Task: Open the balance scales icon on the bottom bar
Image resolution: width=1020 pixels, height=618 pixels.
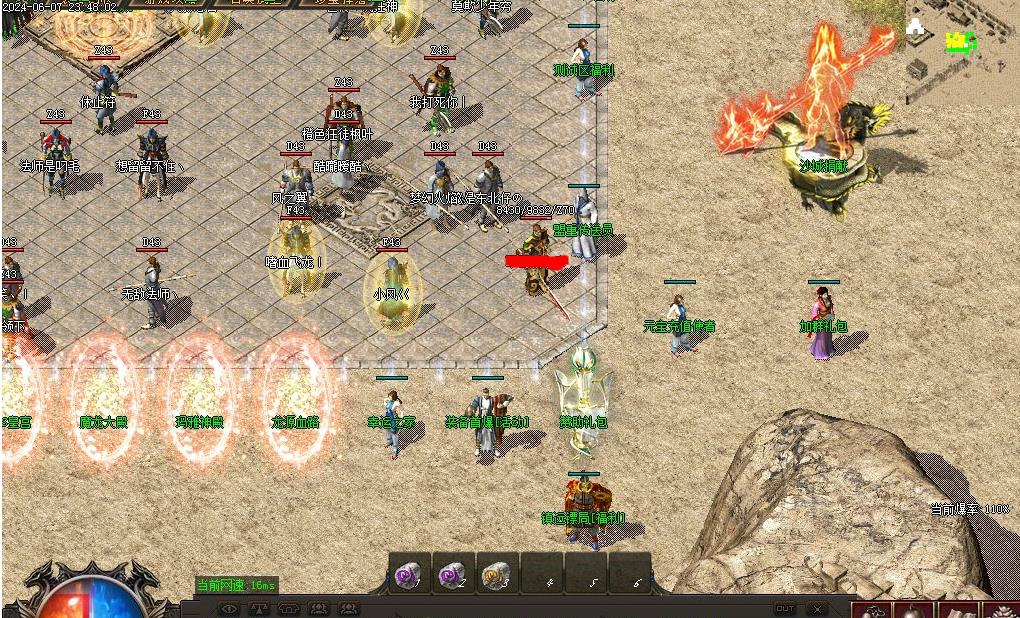Action: (259, 608)
